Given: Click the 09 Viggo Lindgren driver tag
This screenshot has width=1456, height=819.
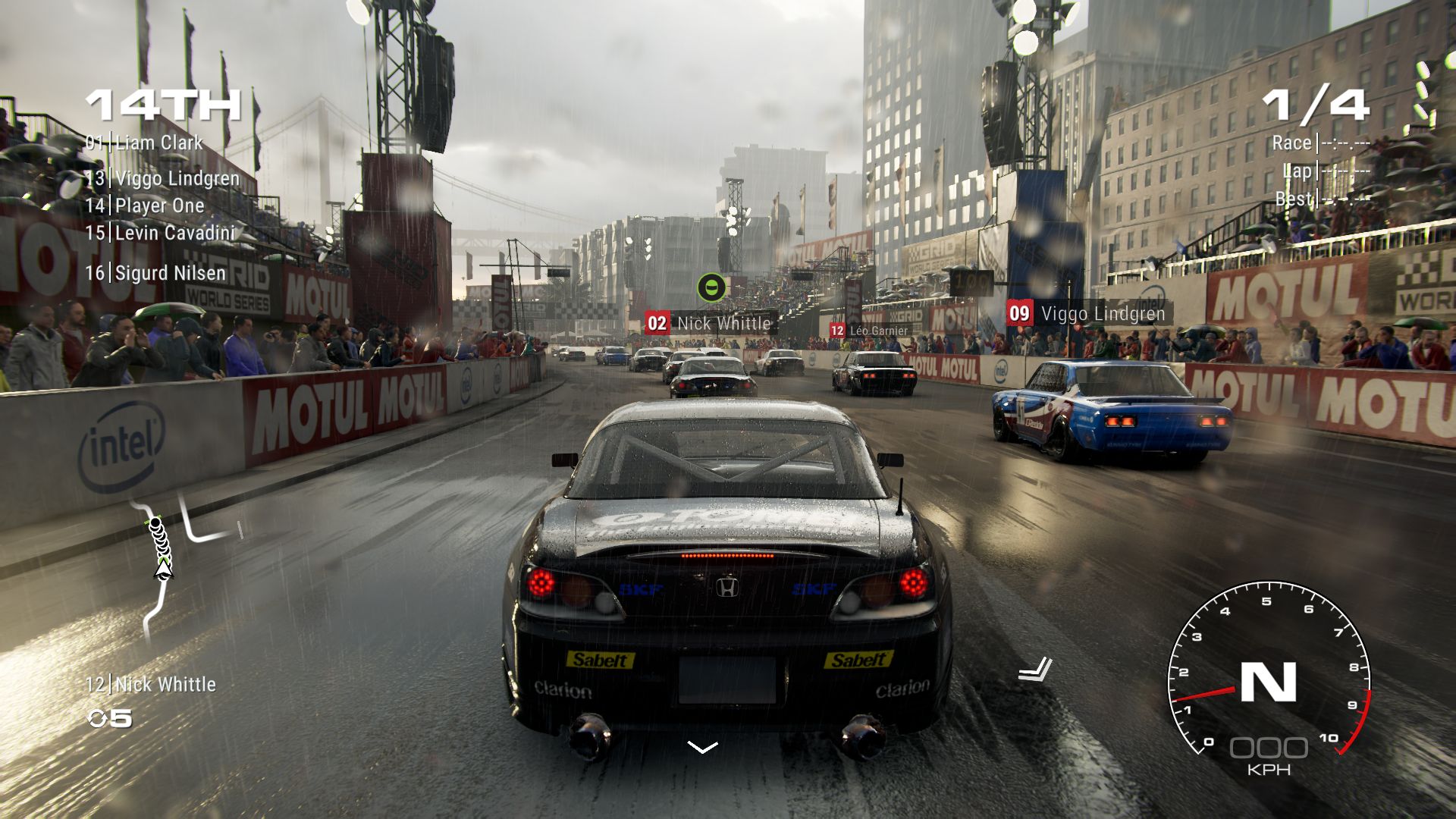Looking at the screenshot, I should point(1088,313).
